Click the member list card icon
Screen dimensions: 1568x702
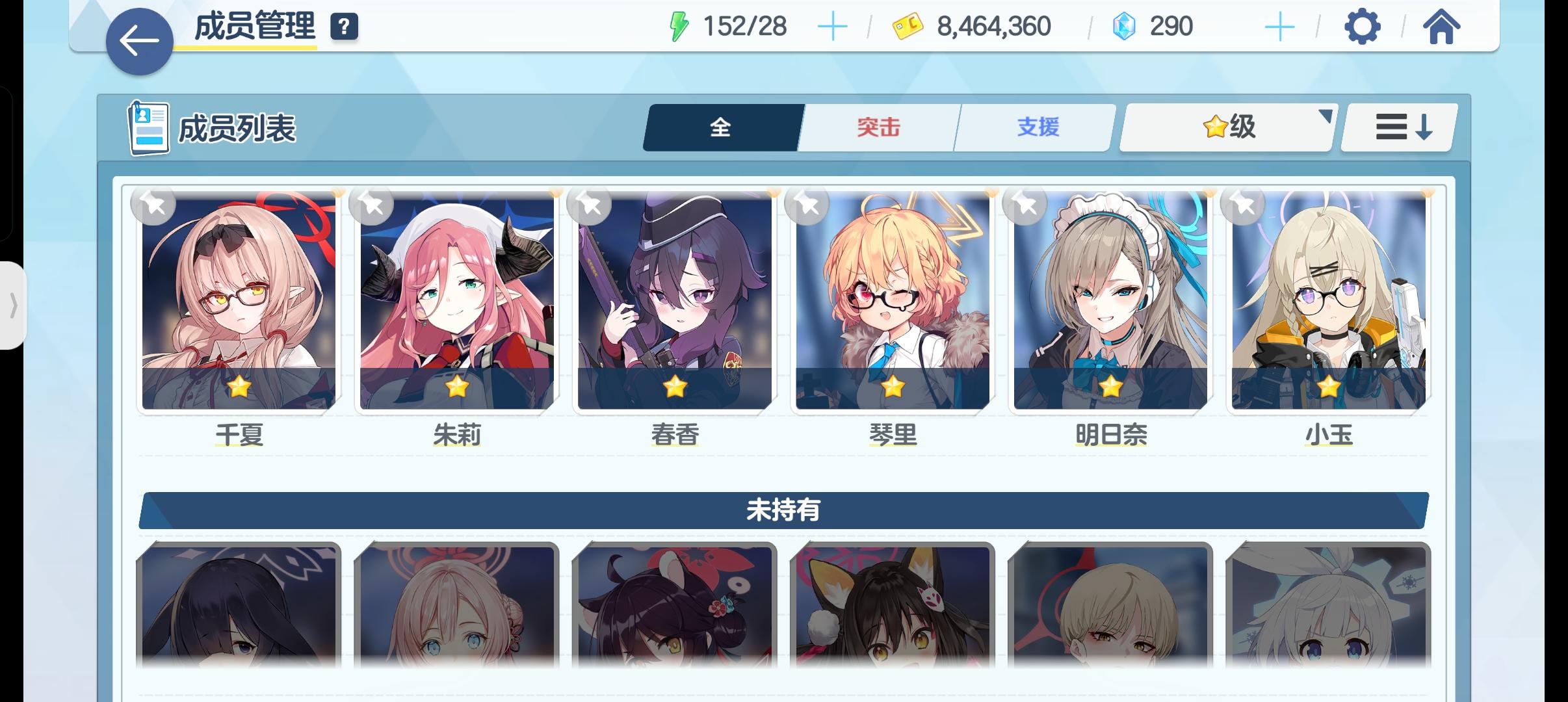(148, 127)
